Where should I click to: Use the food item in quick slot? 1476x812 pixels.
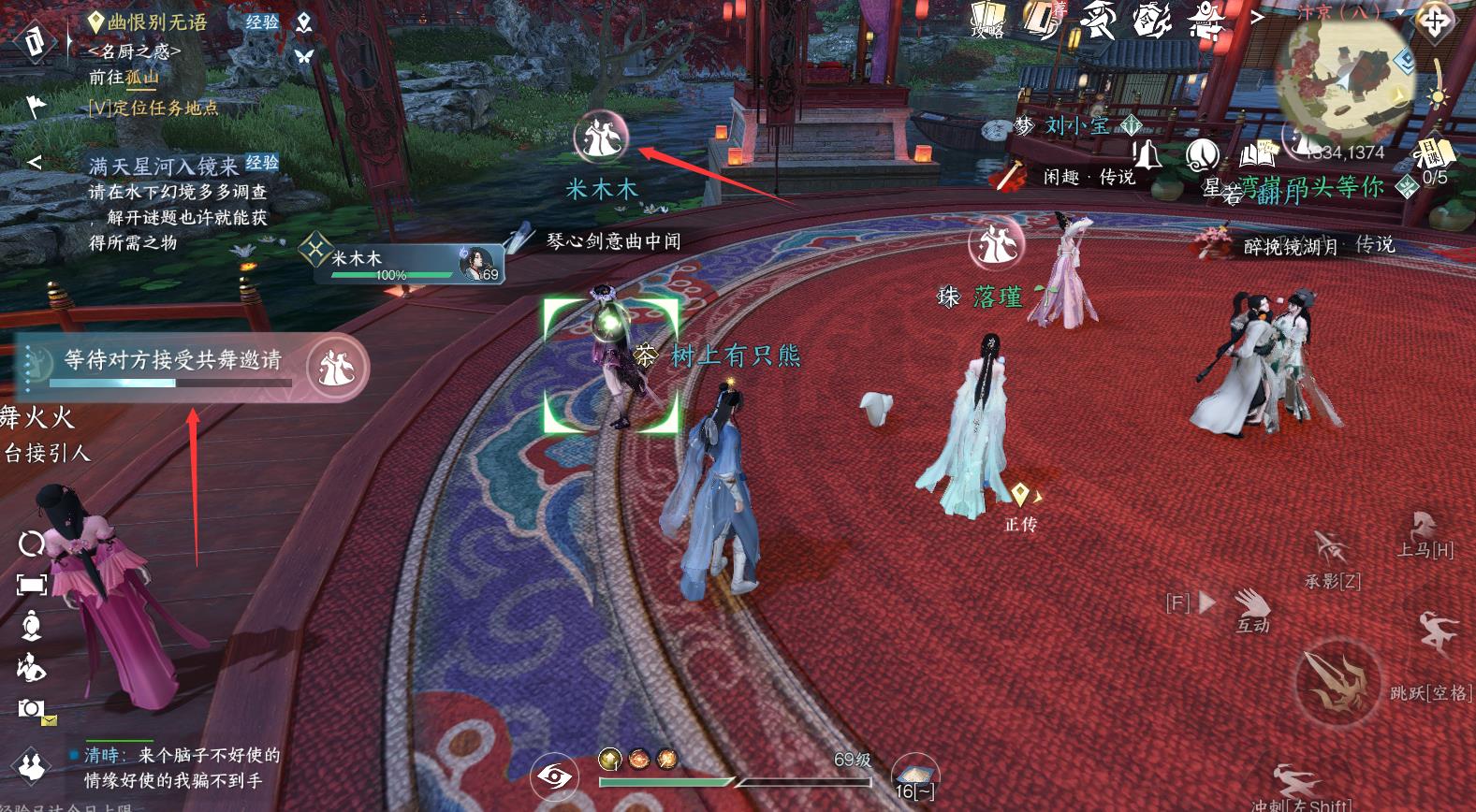(913, 774)
